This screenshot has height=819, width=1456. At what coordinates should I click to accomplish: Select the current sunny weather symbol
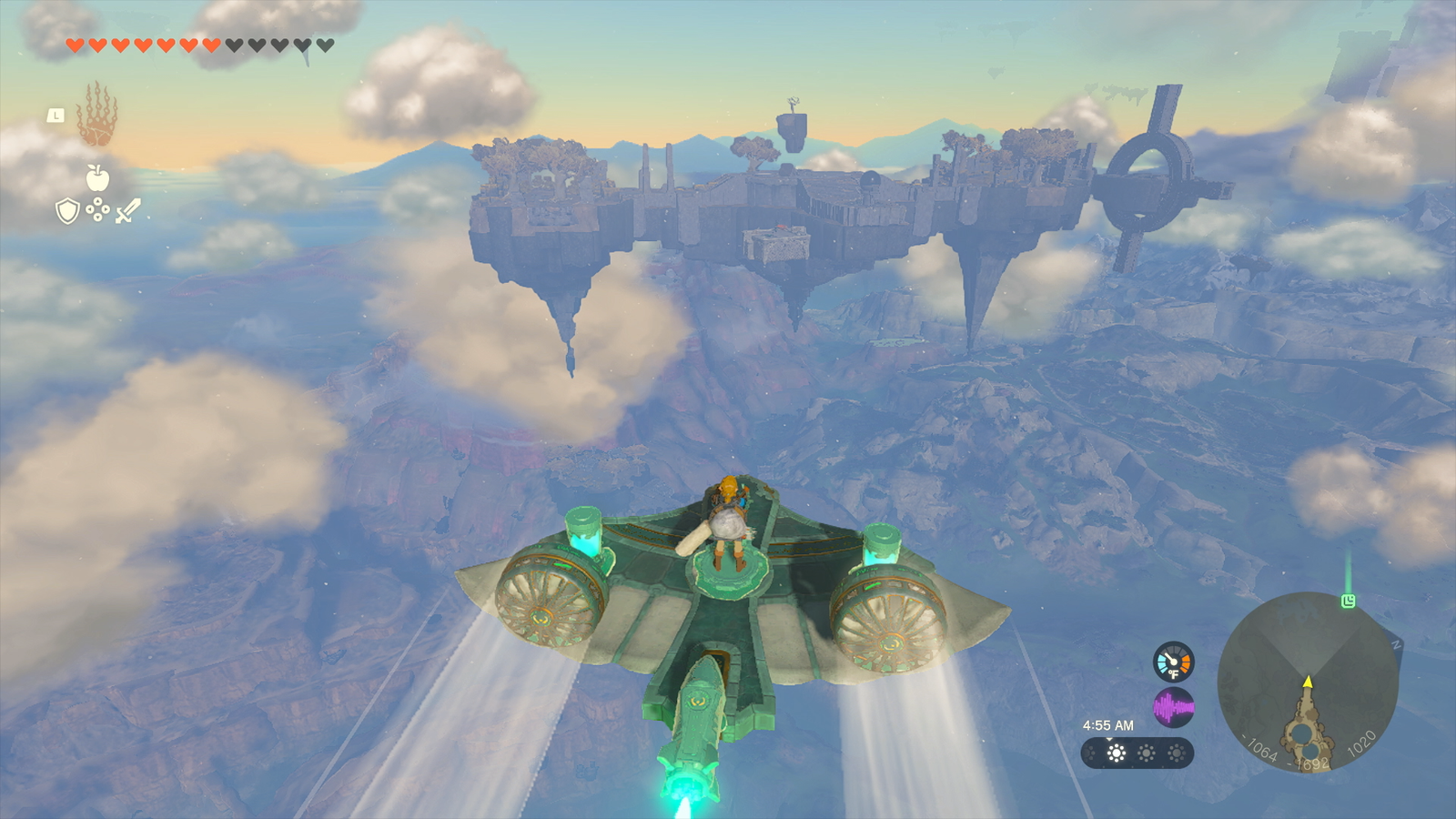(1117, 753)
